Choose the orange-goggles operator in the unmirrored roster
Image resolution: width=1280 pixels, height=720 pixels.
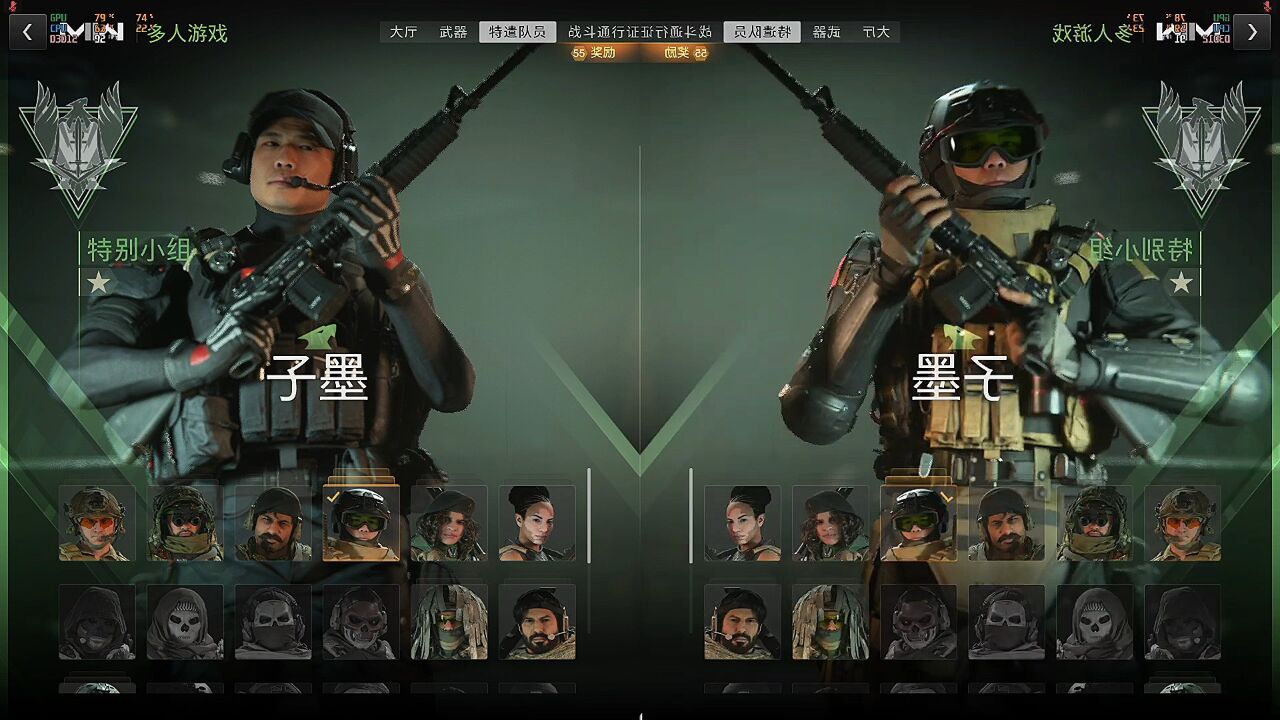(x=97, y=523)
